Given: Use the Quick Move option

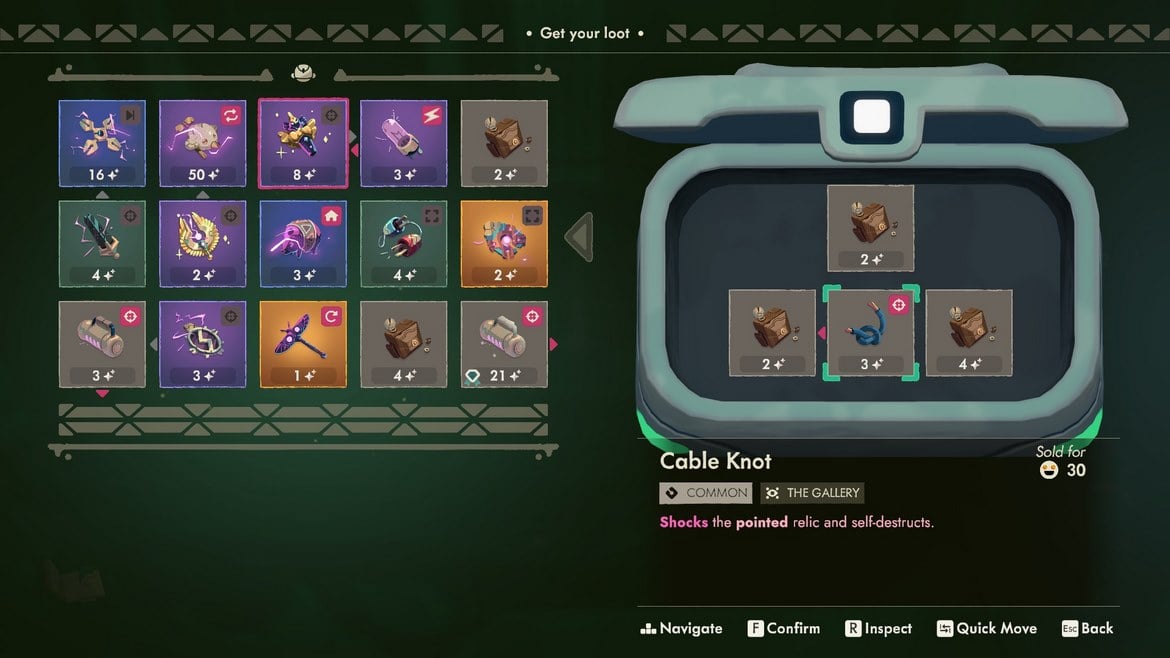Looking at the screenshot, I should pos(986,629).
